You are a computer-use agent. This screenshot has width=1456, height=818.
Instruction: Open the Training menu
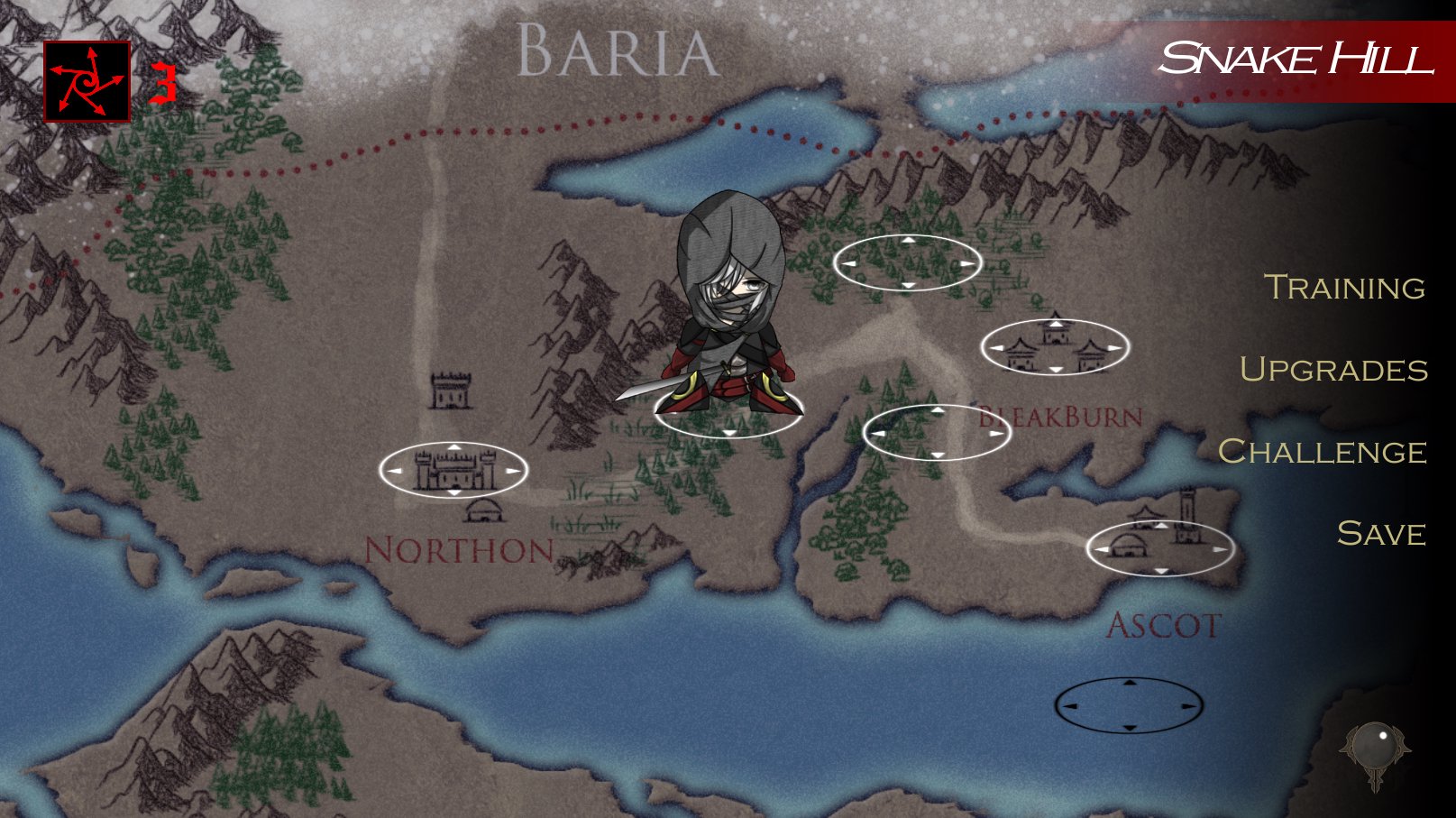tap(1344, 288)
